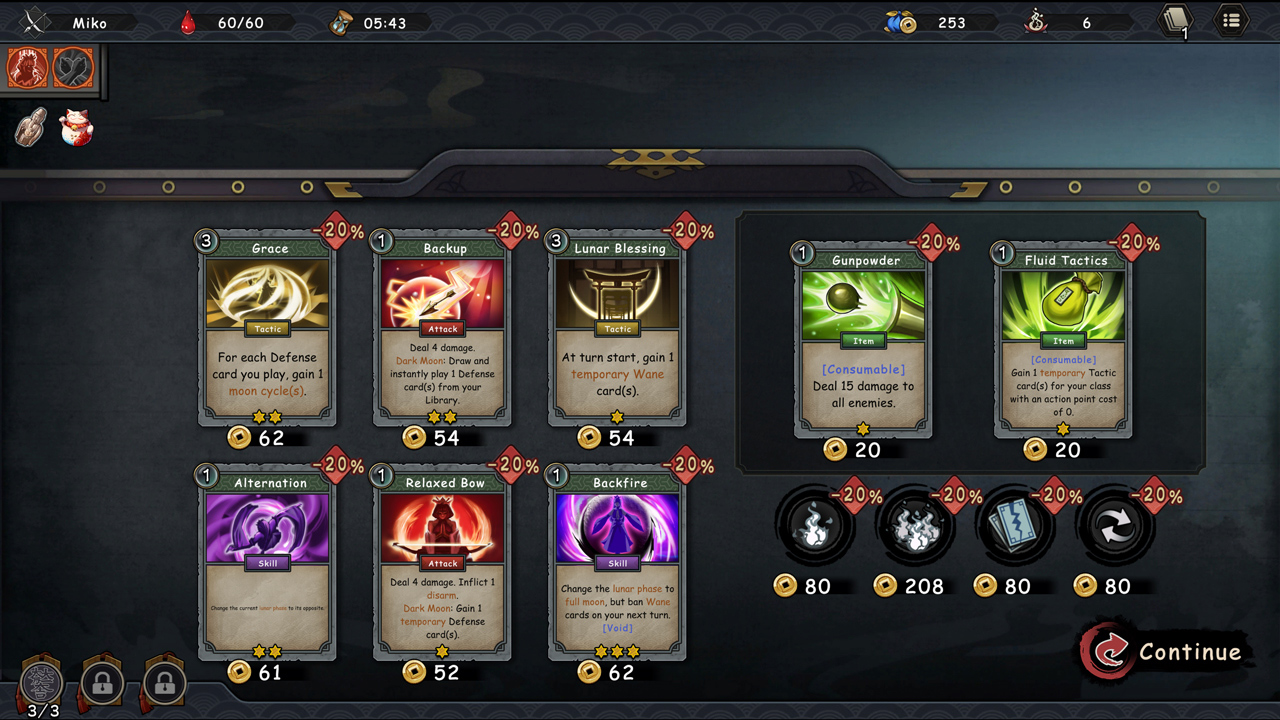This screenshot has height=720, width=1280.
Task: Click the crossed swords class icon
Action: (x=36, y=22)
